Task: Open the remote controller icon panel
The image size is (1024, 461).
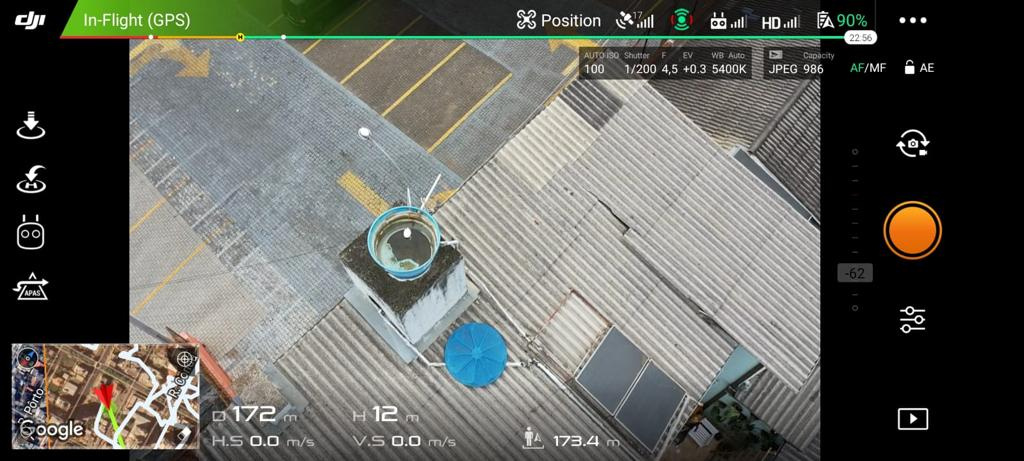Action: pyautogui.click(x=32, y=233)
